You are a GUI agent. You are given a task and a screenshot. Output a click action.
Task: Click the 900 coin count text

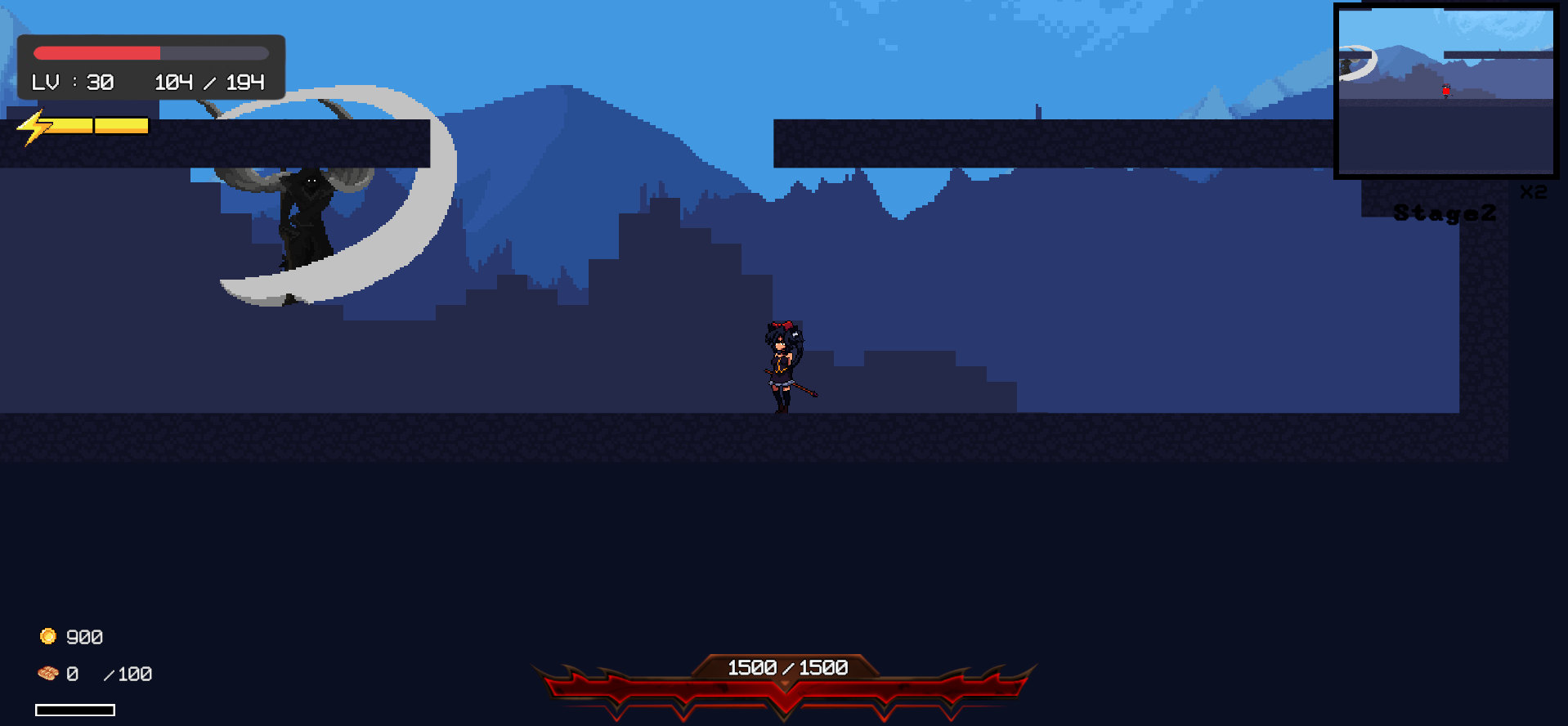point(84,636)
